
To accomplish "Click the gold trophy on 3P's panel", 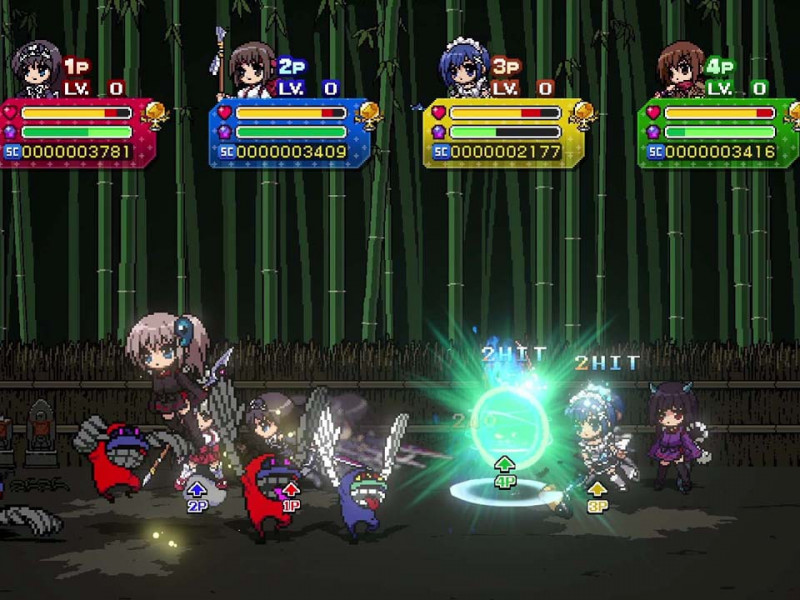I will click(x=584, y=114).
